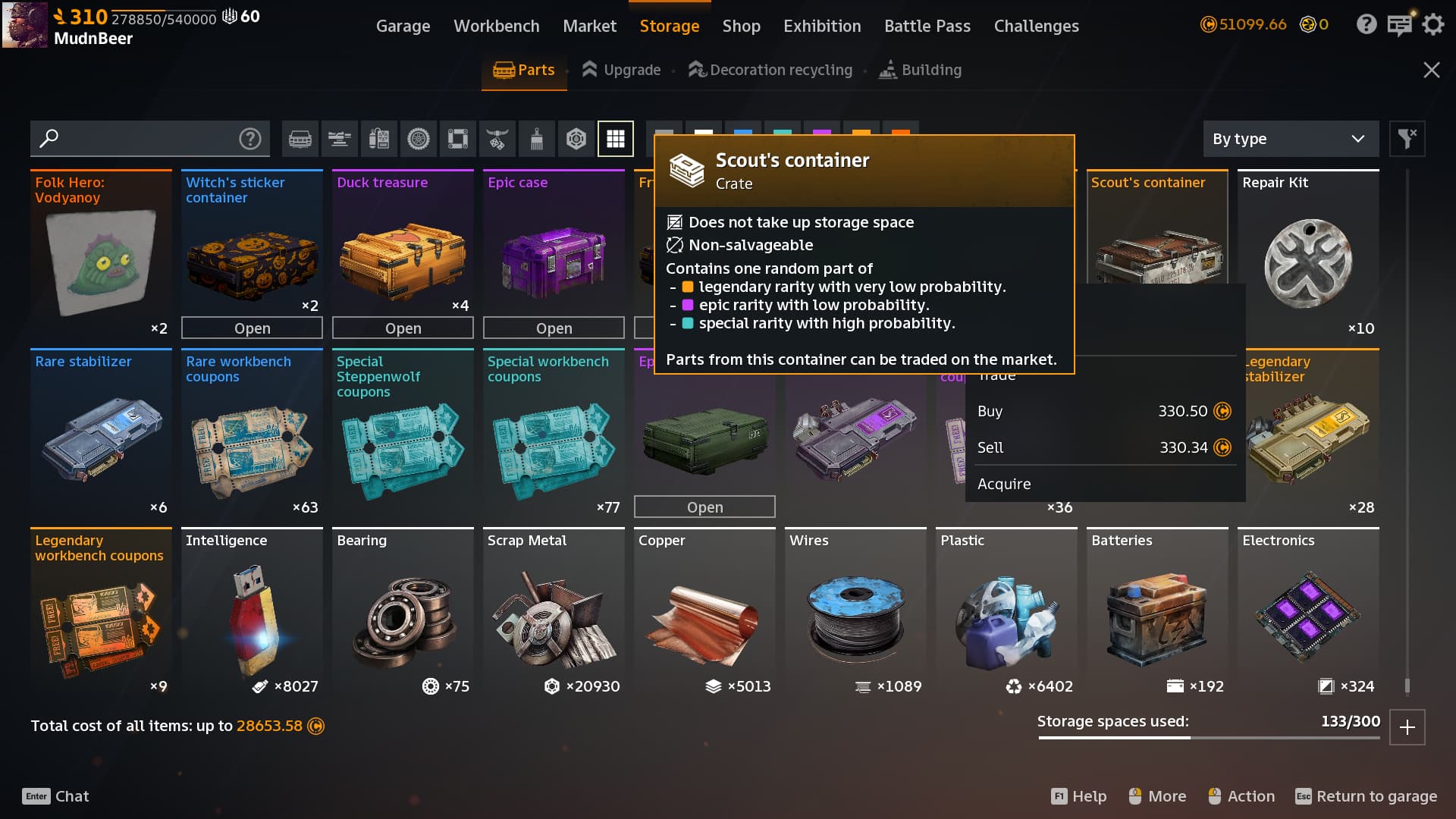
Task: Expand the By type sort dropdown
Action: [x=1289, y=139]
